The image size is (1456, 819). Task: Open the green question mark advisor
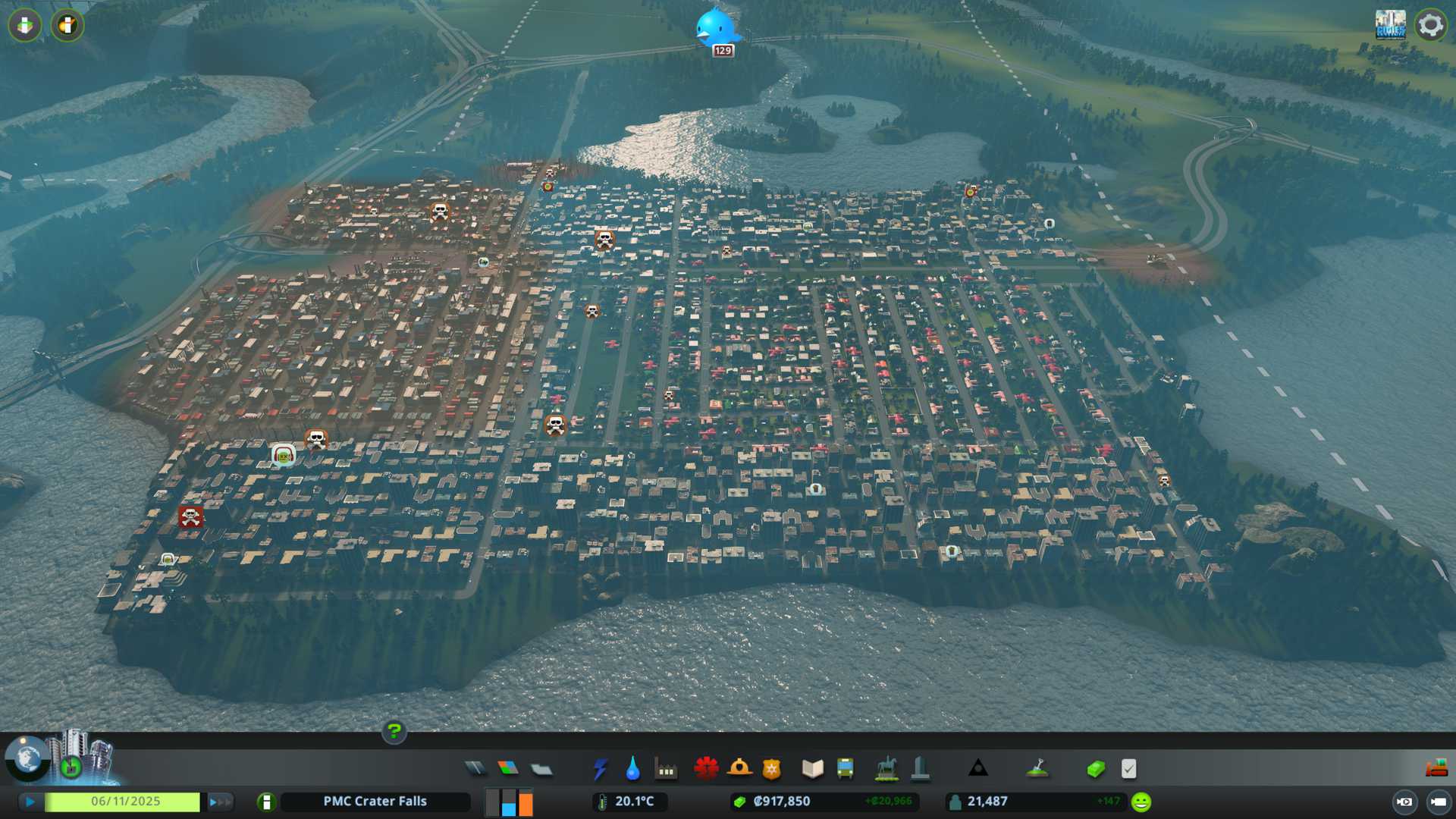pyautogui.click(x=394, y=731)
